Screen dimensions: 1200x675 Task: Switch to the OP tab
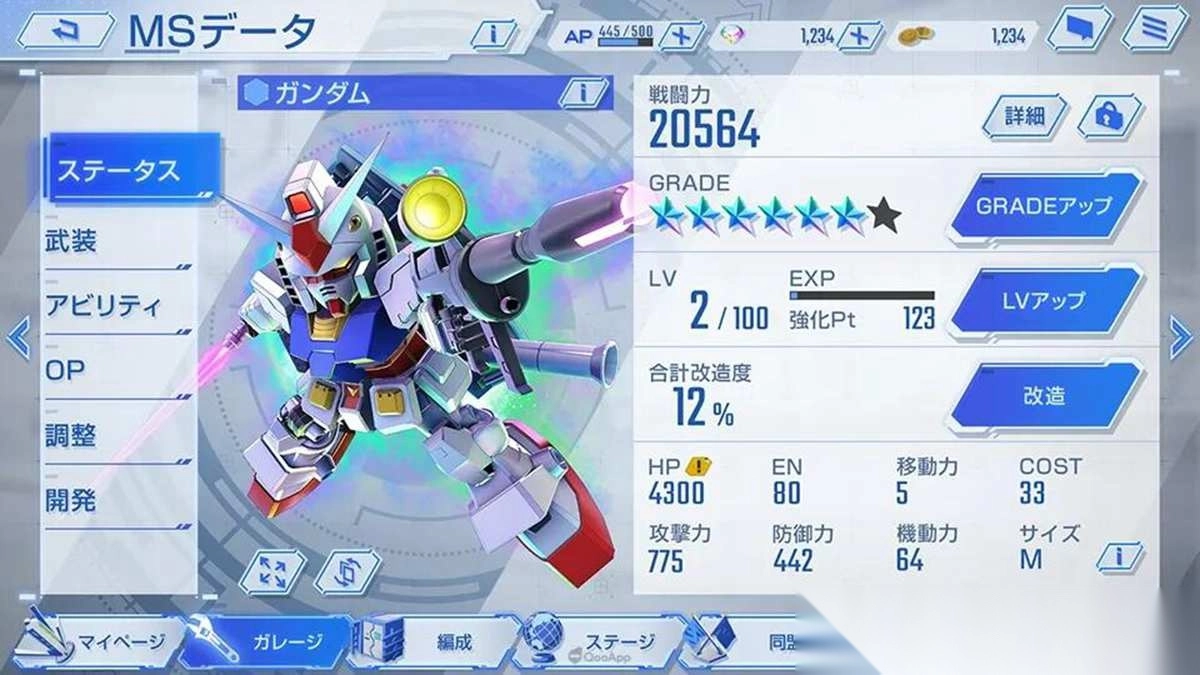117,371
